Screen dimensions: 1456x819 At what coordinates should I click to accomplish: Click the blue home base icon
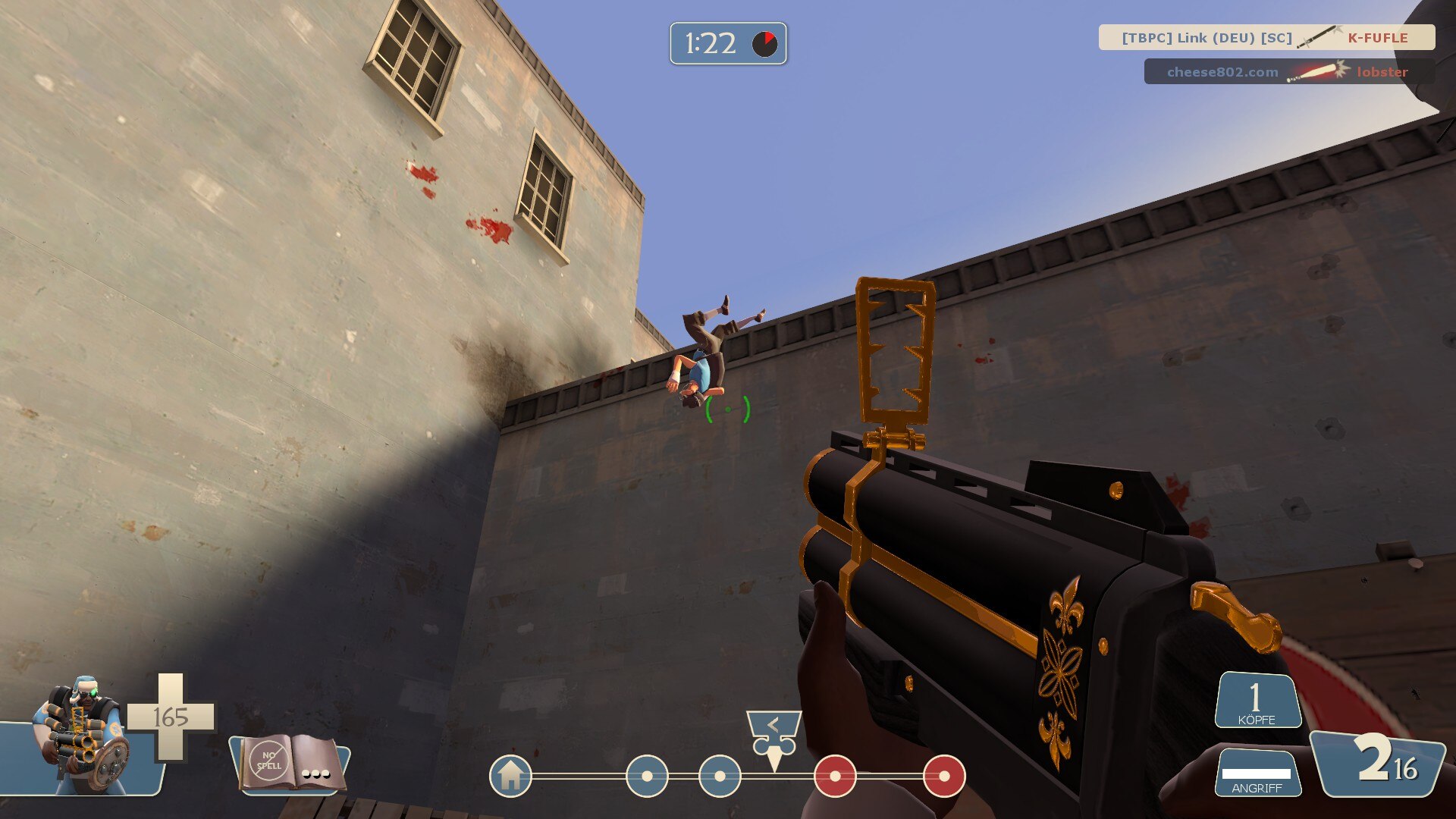(x=510, y=776)
